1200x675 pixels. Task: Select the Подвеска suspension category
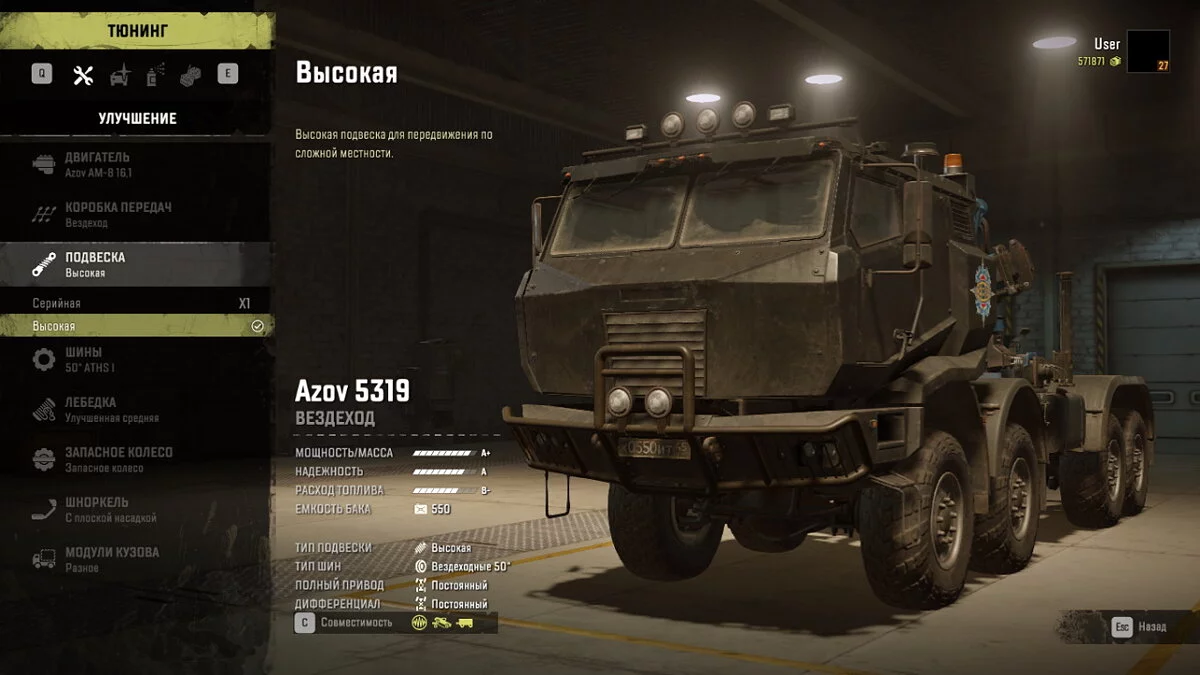[136, 264]
